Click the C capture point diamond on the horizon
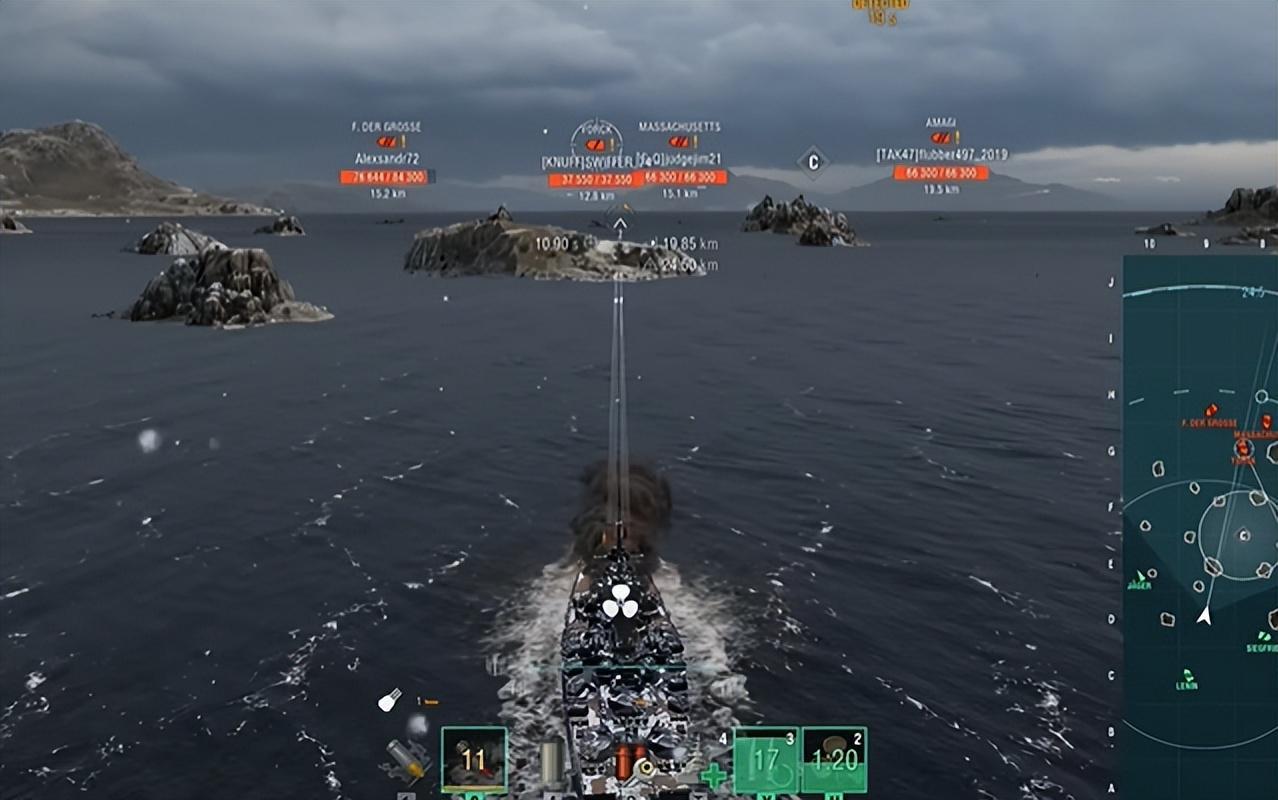The width and height of the screenshot is (1278, 800). (x=813, y=161)
